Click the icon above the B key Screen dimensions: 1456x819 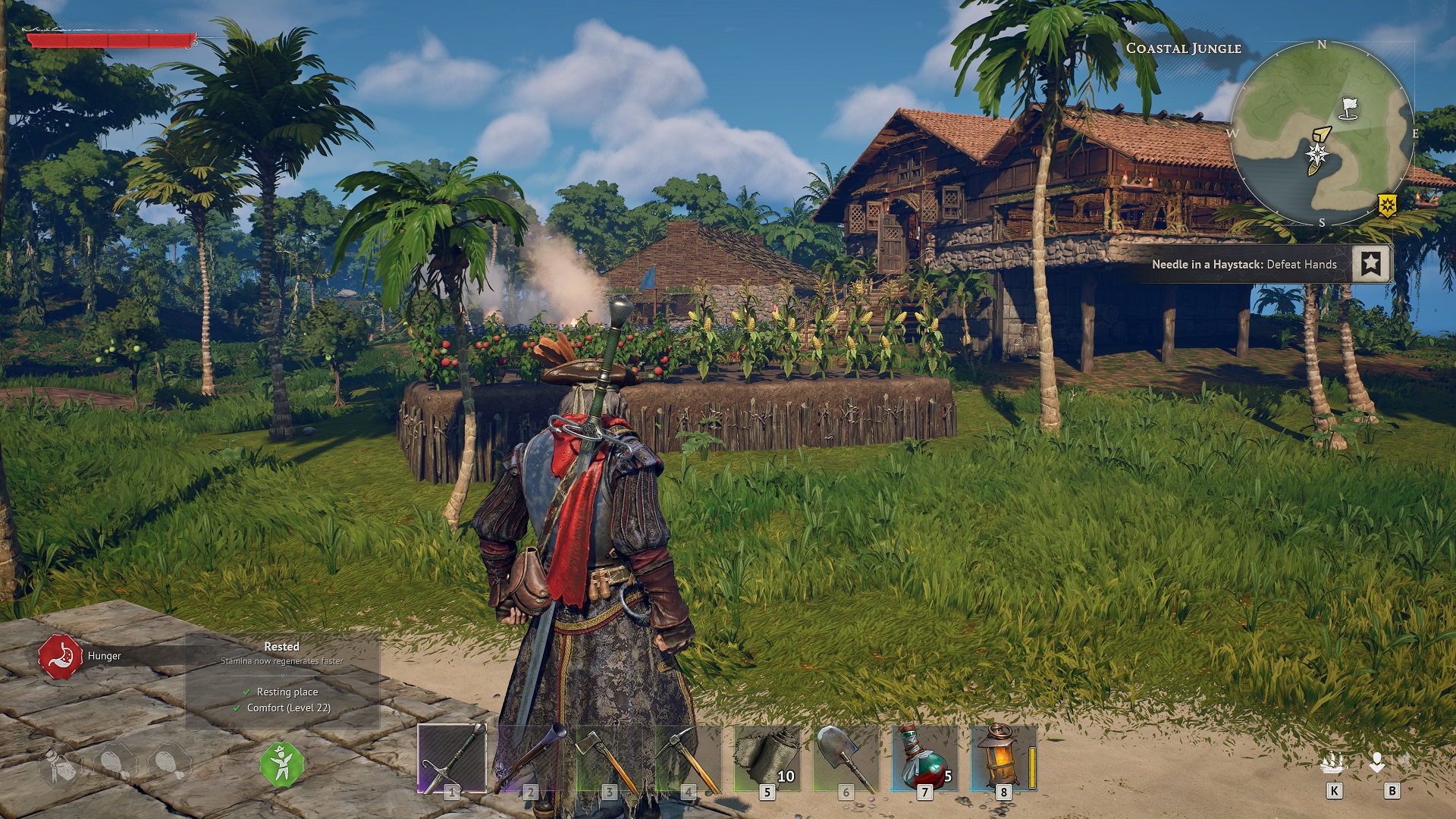(1378, 762)
